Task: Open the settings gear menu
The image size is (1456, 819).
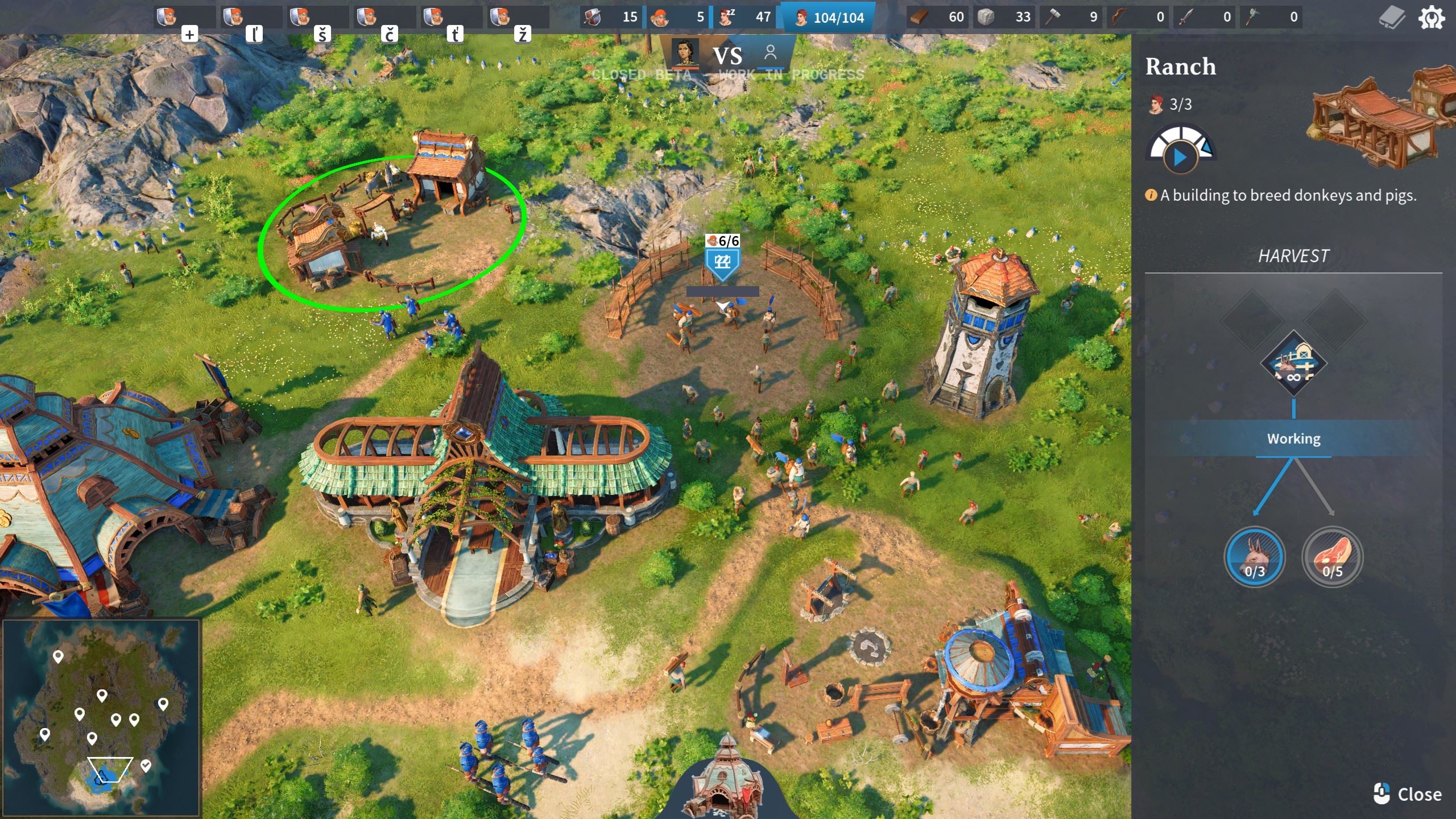Action: (x=1431, y=18)
